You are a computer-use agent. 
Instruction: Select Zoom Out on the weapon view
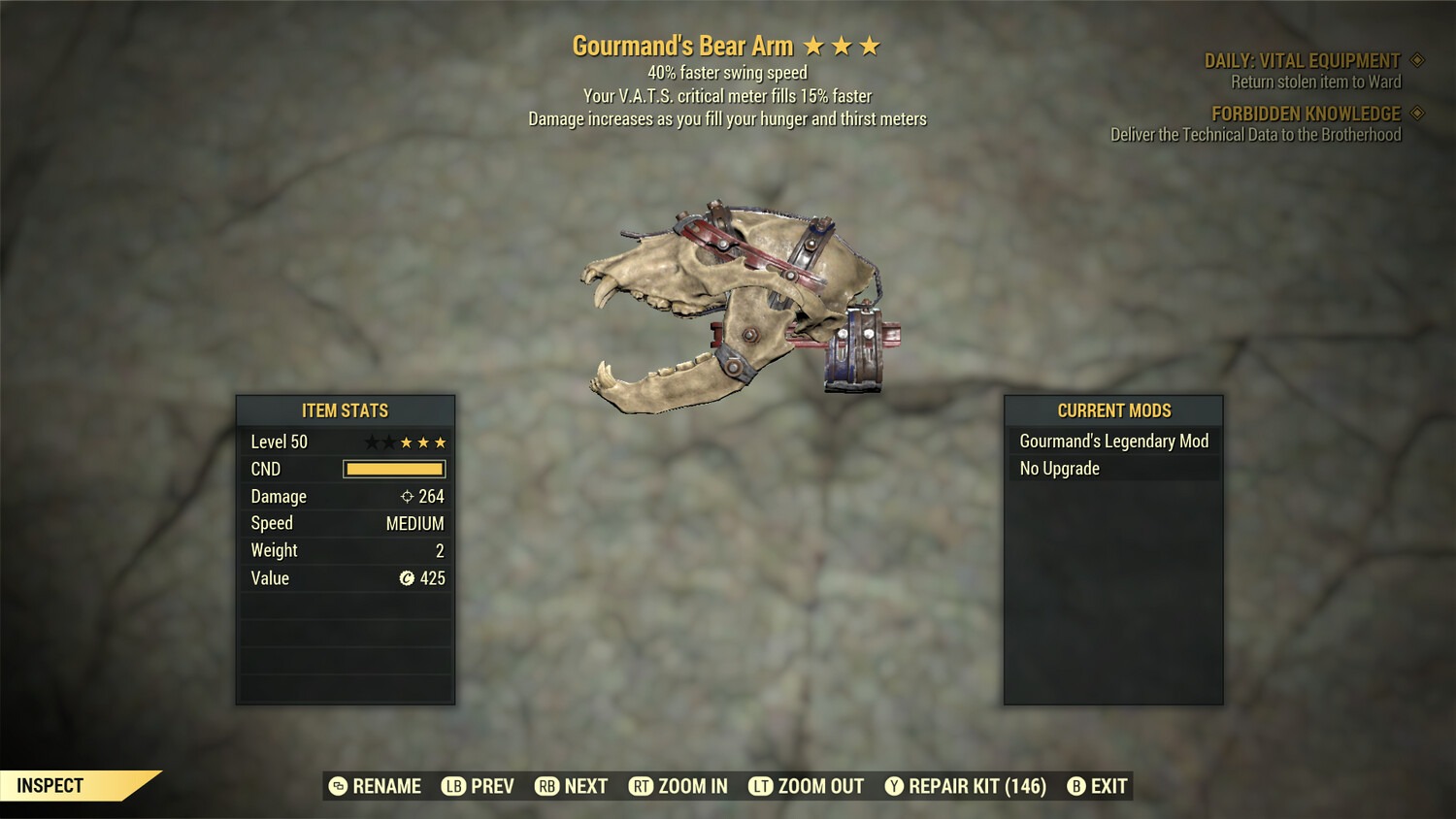point(807,786)
